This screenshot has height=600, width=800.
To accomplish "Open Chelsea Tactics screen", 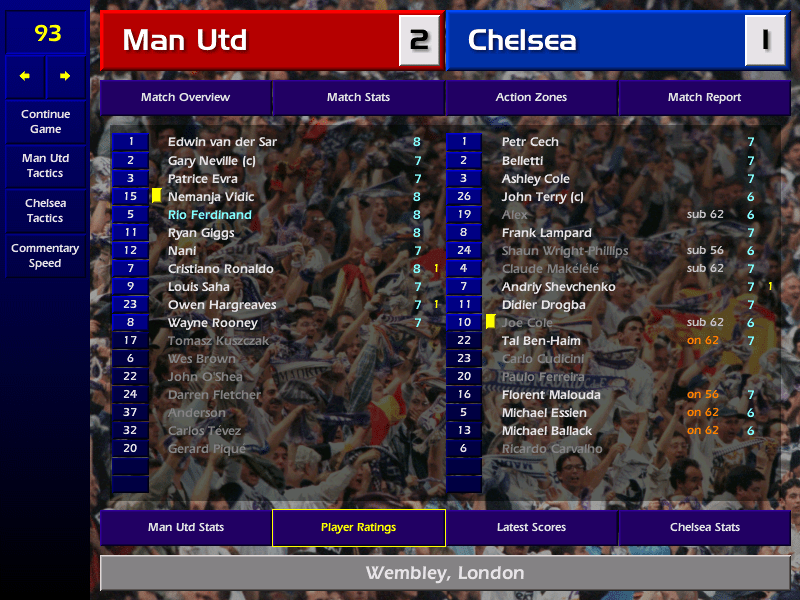I will tap(45, 210).
